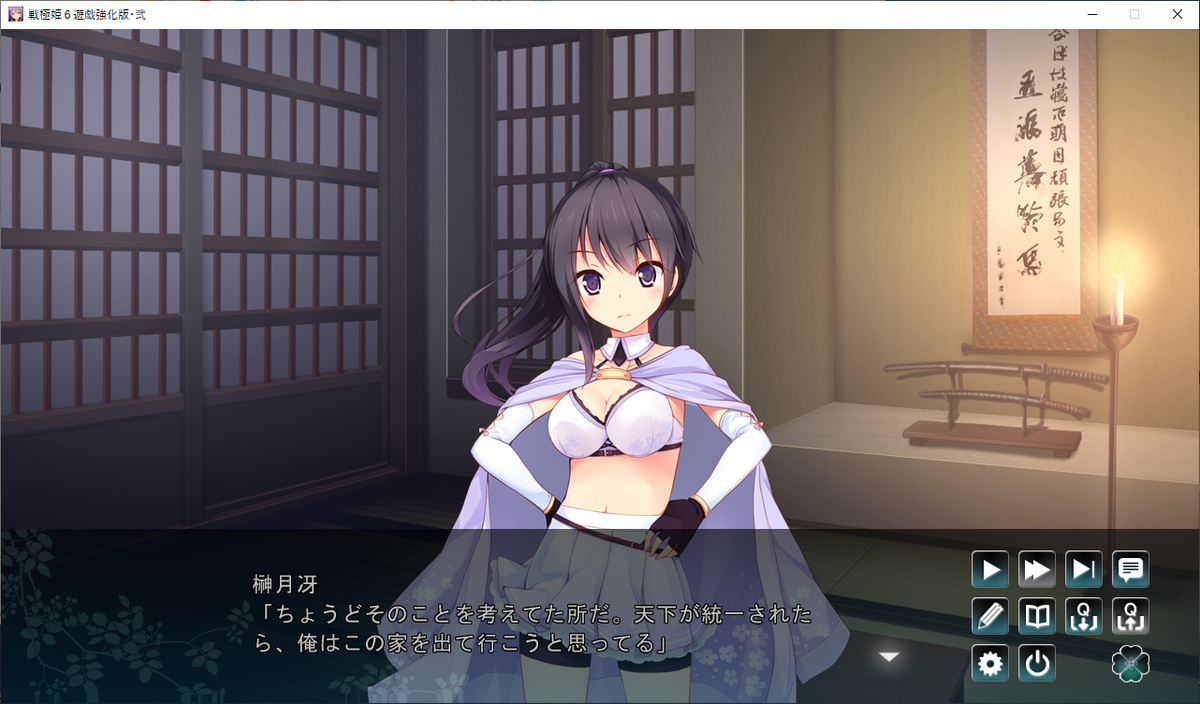Close the game window

pyautogui.click(x=1177, y=14)
